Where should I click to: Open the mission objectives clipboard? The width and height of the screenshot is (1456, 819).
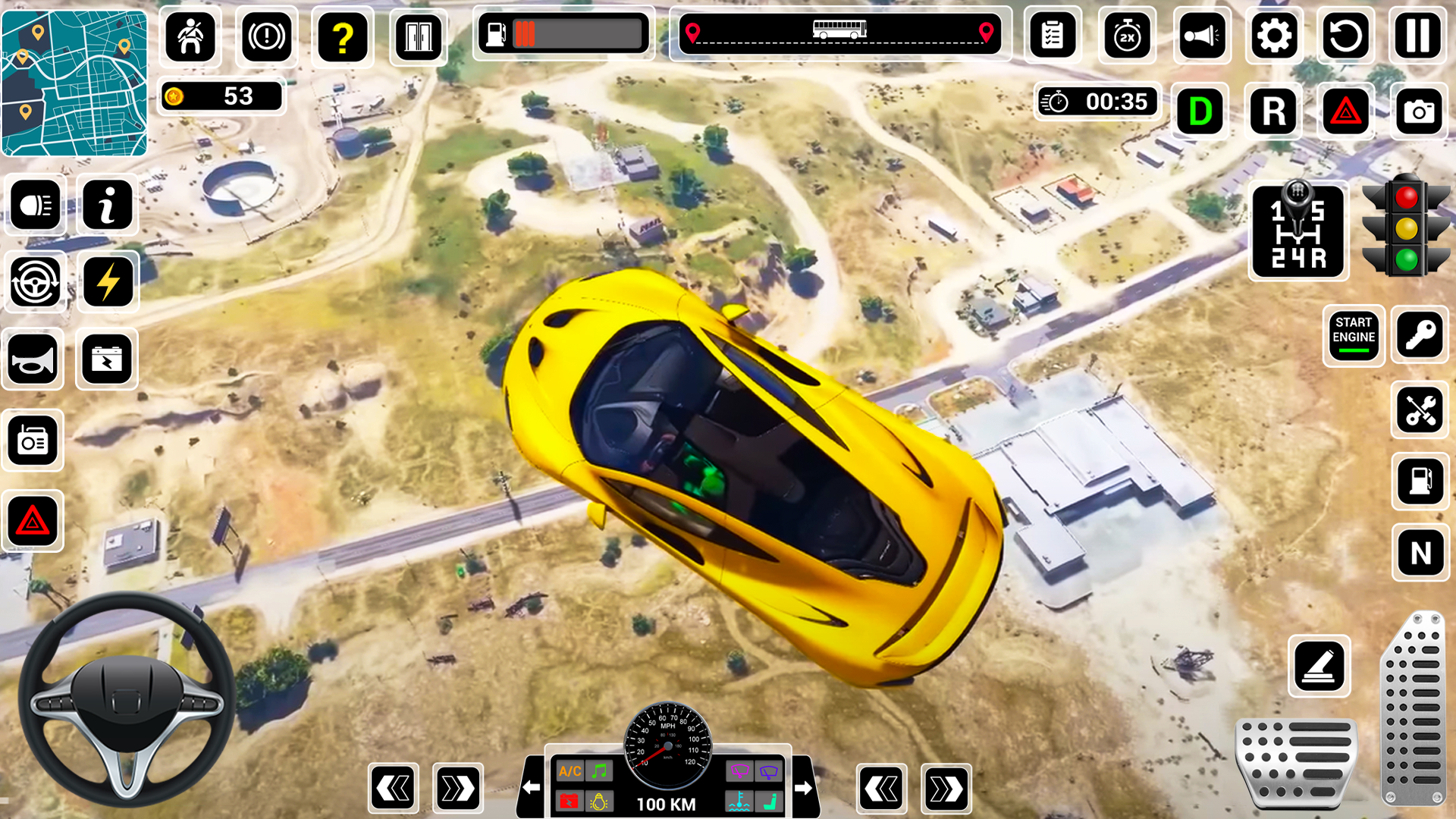click(x=1052, y=35)
